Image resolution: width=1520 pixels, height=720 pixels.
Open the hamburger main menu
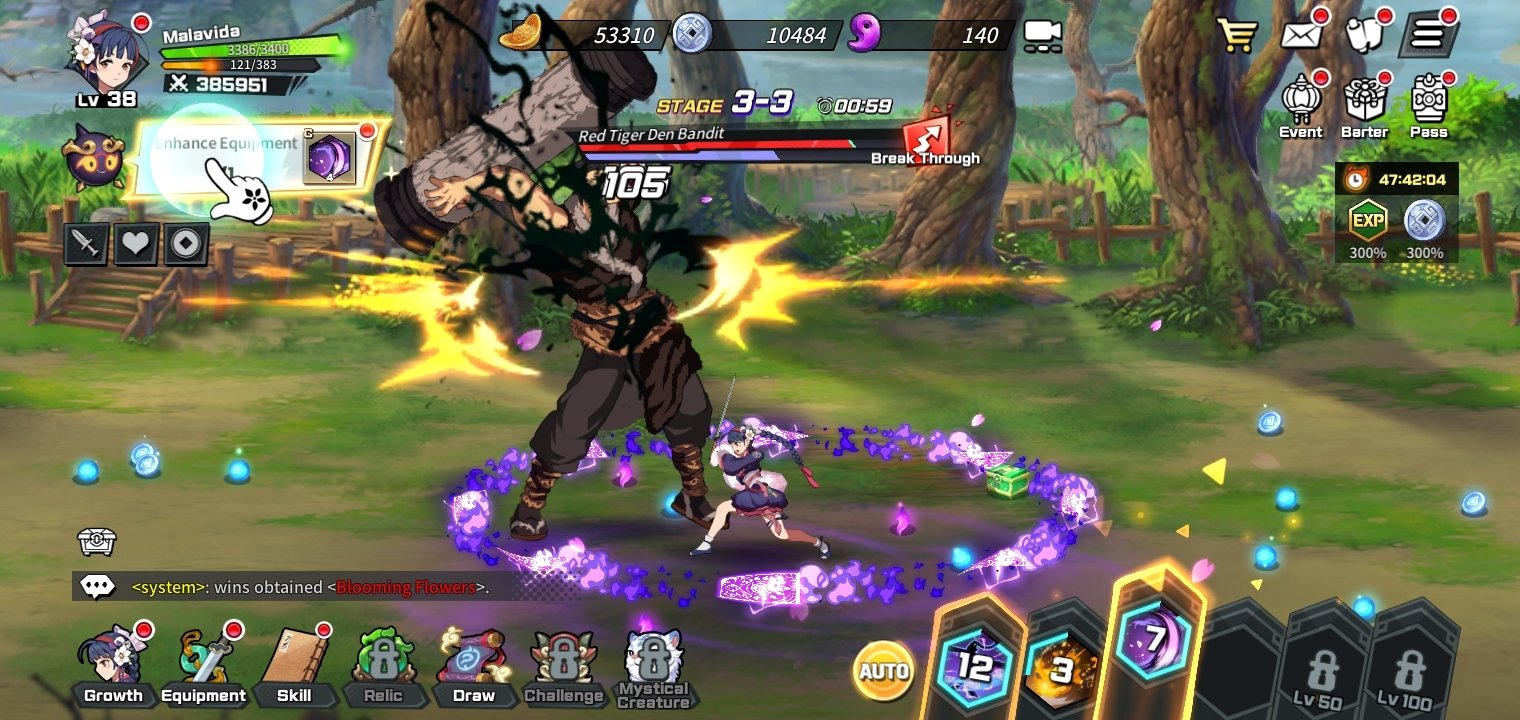(1427, 36)
